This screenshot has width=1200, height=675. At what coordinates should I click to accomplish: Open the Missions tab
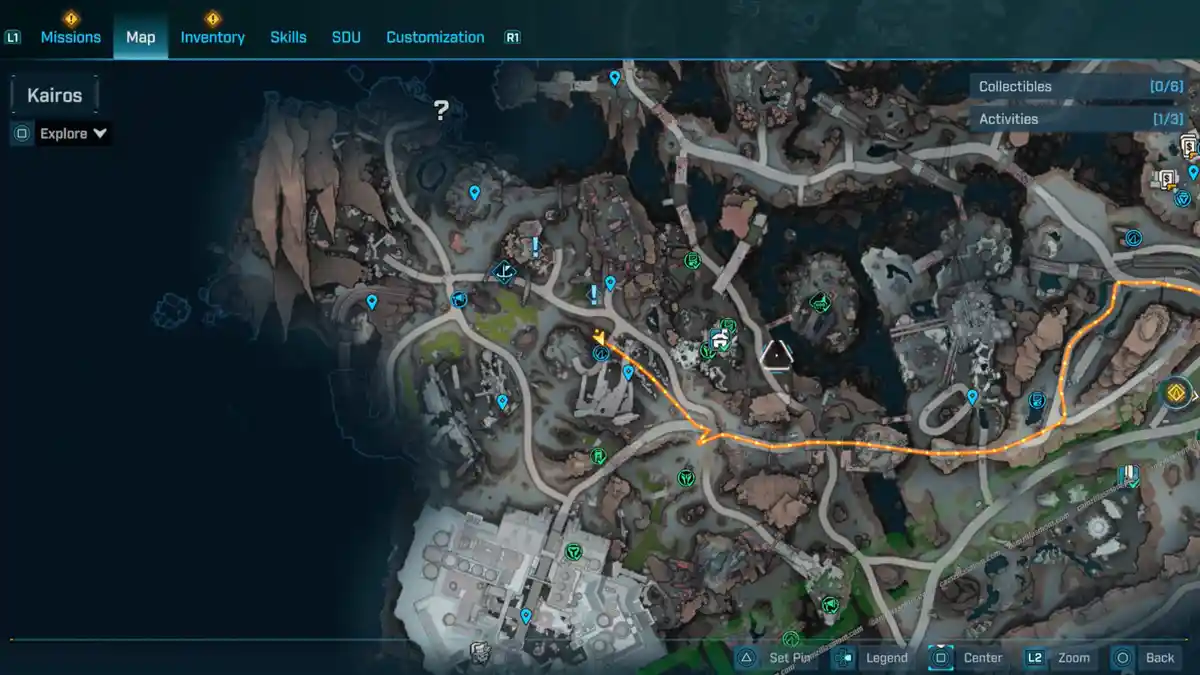(70, 37)
